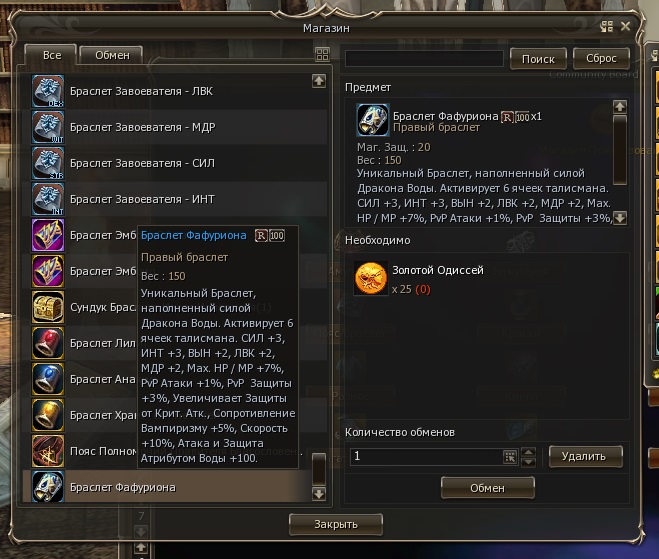Click the Золотой Одиссей required coin icon
Image resolution: width=659 pixels, height=559 pixels.
371,279
